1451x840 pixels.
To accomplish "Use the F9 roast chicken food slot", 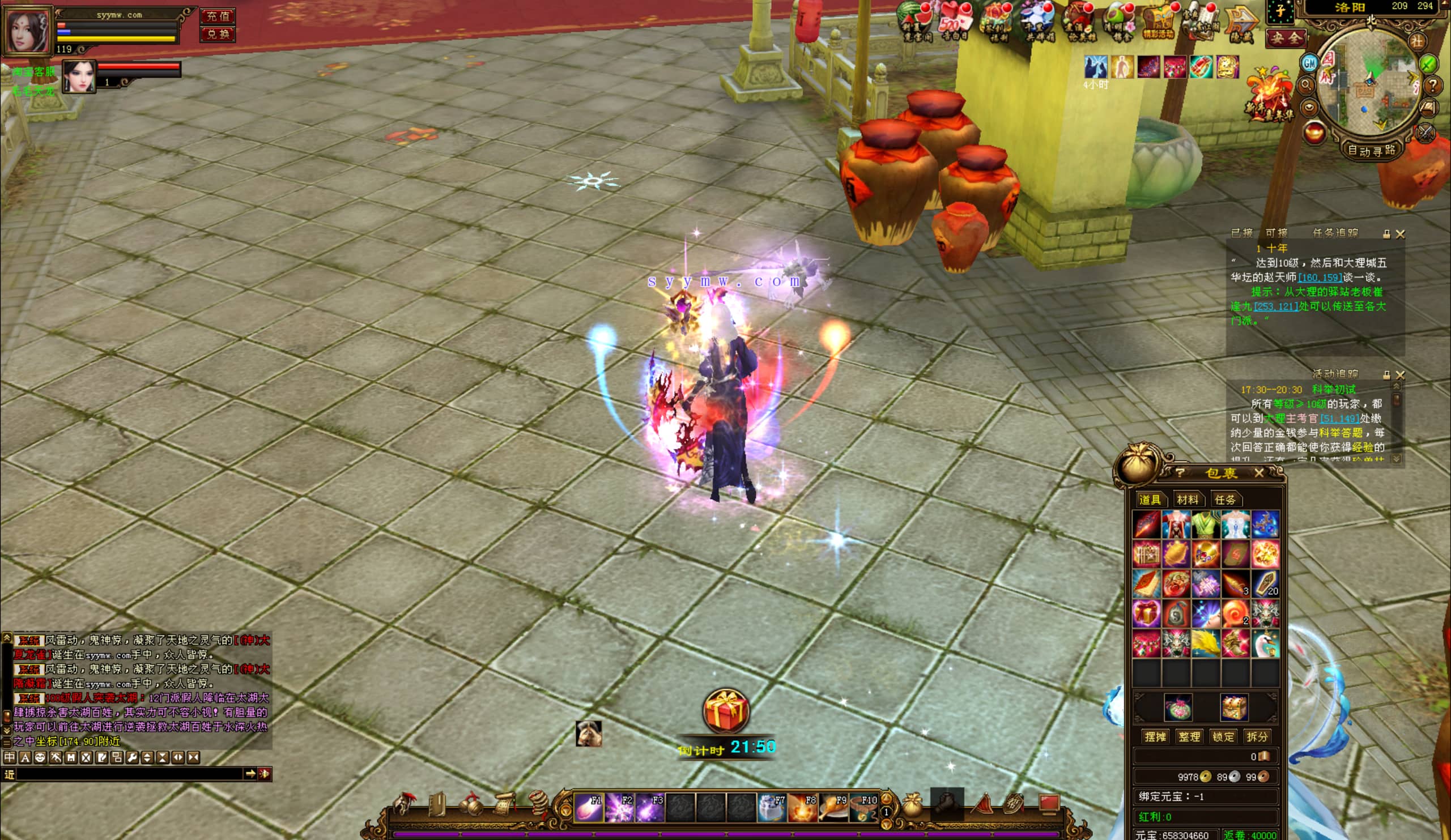I will tap(833, 807).
